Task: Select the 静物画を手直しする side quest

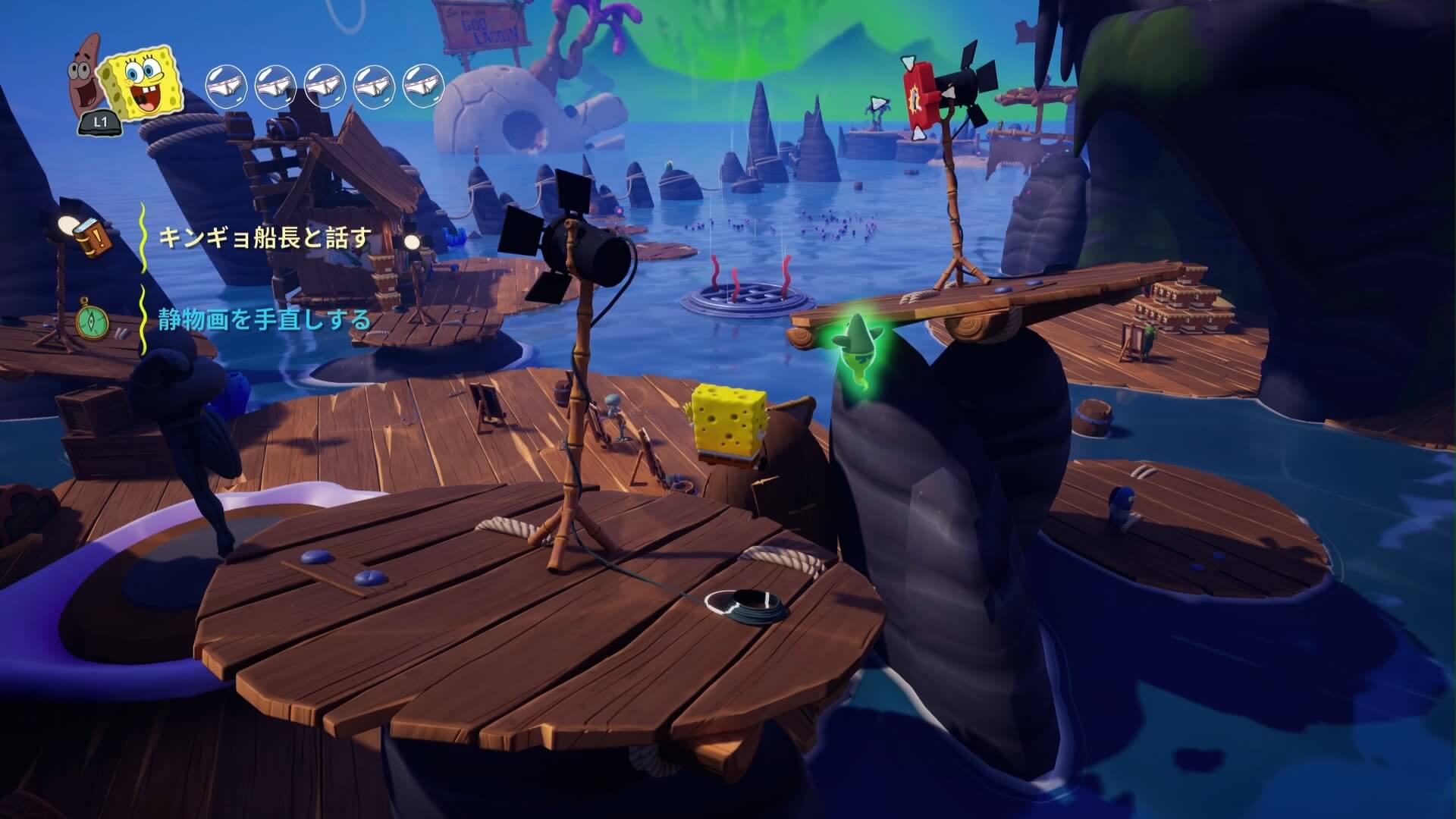Action: (265, 320)
